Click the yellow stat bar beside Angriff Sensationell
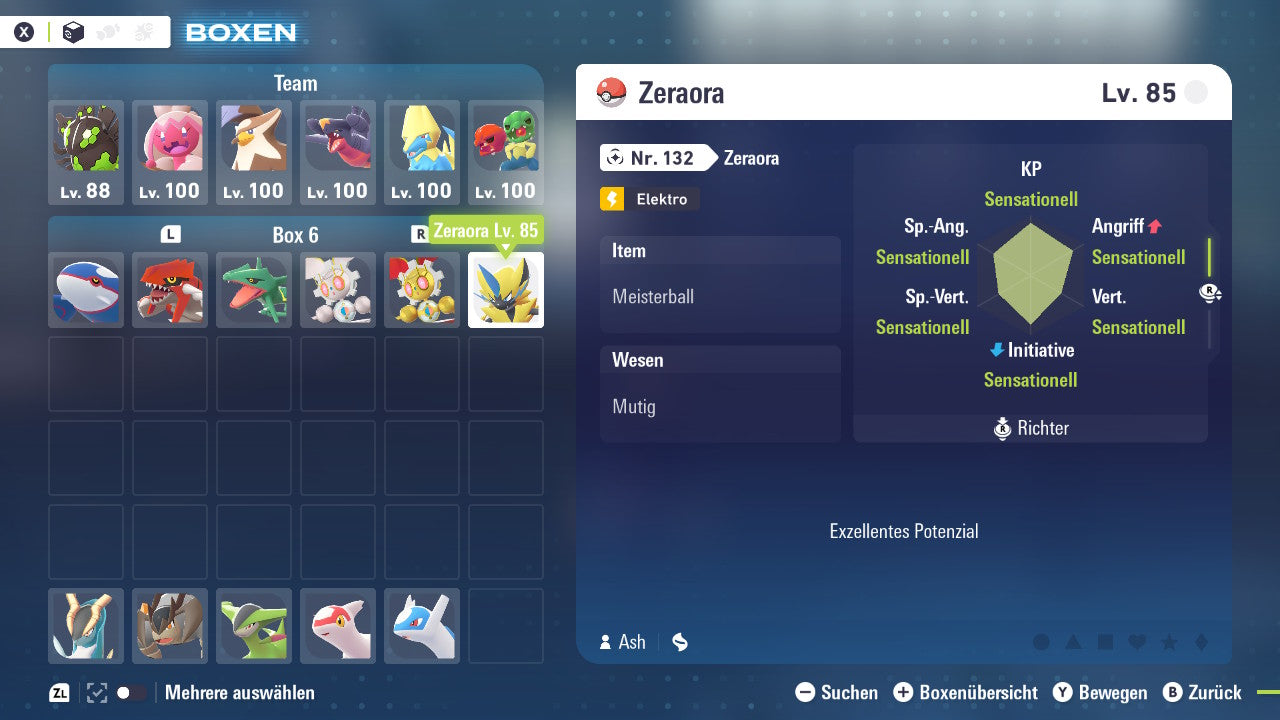Screen dimensions: 1280x720 1209,258
